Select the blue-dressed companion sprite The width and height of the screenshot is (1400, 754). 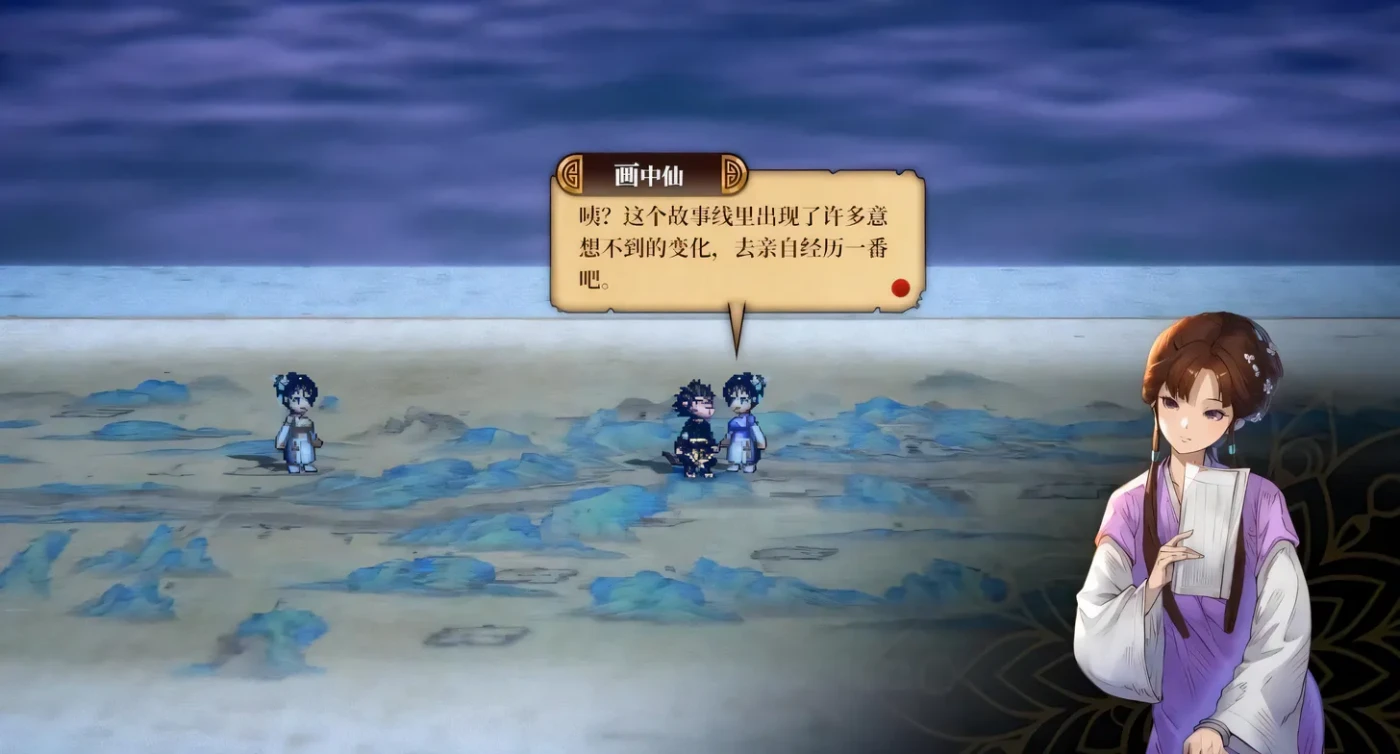click(743, 430)
